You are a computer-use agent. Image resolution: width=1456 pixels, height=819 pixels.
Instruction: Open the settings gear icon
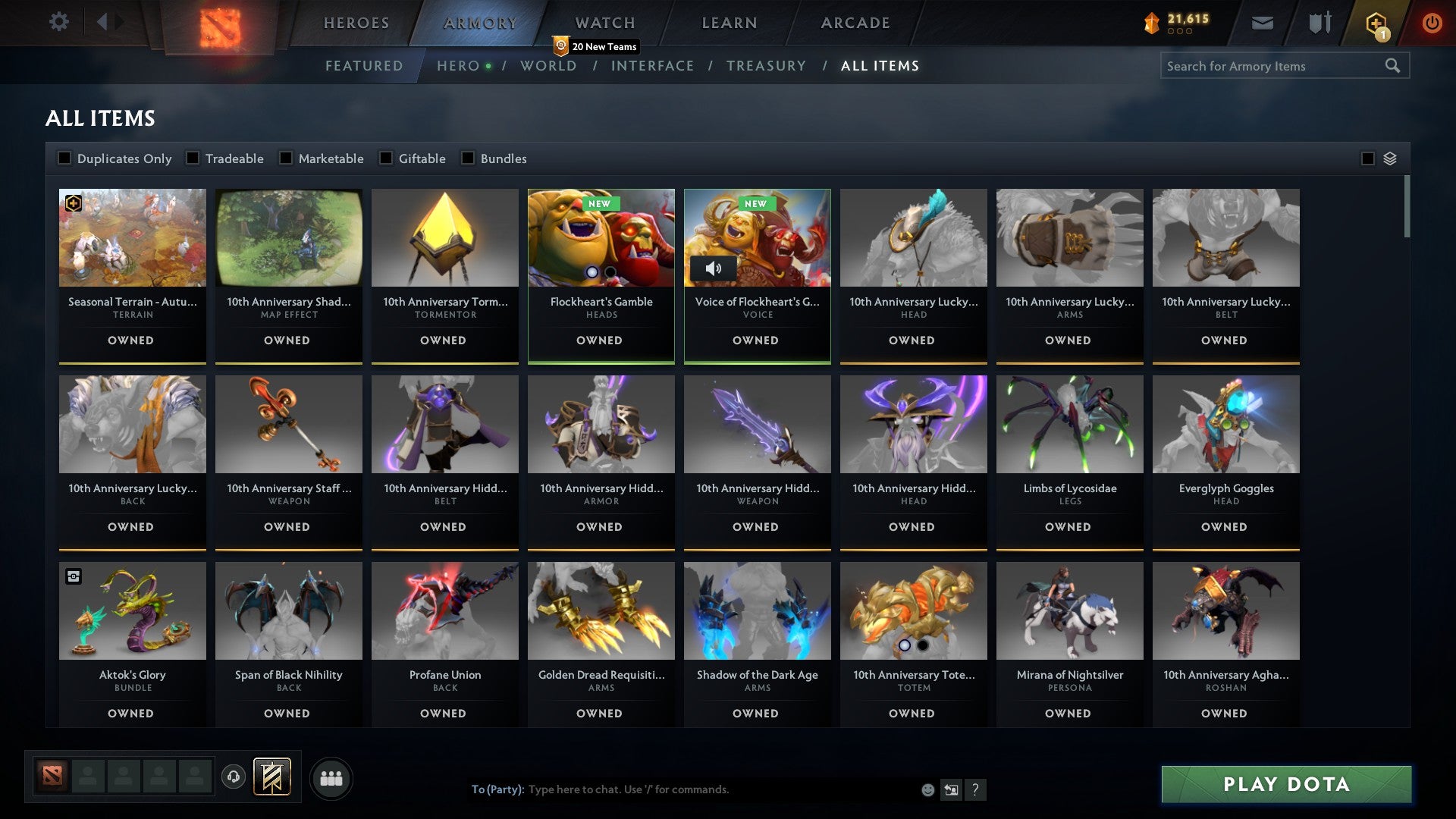58,21
